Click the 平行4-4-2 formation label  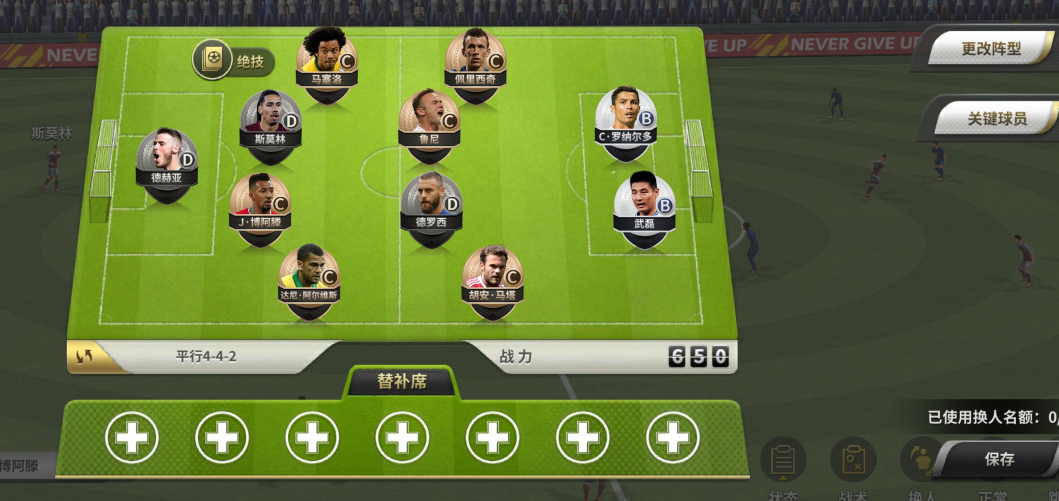(x=206, y=356)
